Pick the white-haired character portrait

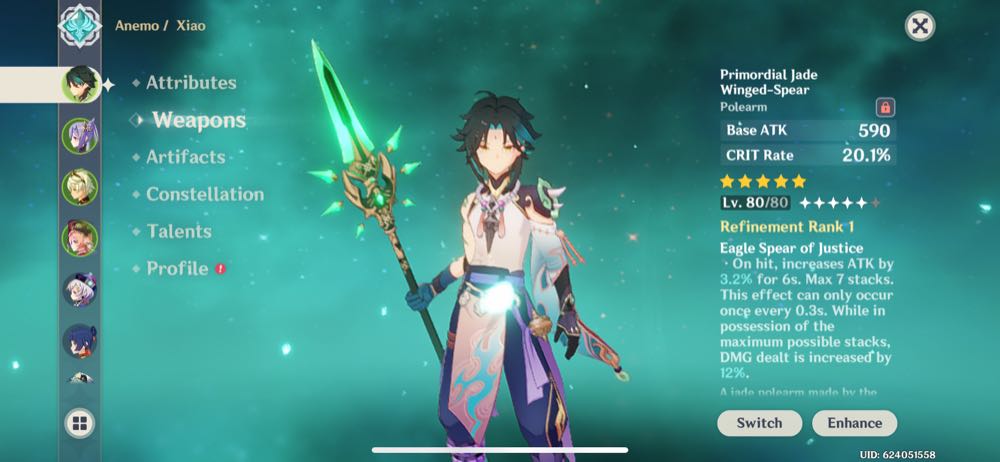[x=79, y=290]
